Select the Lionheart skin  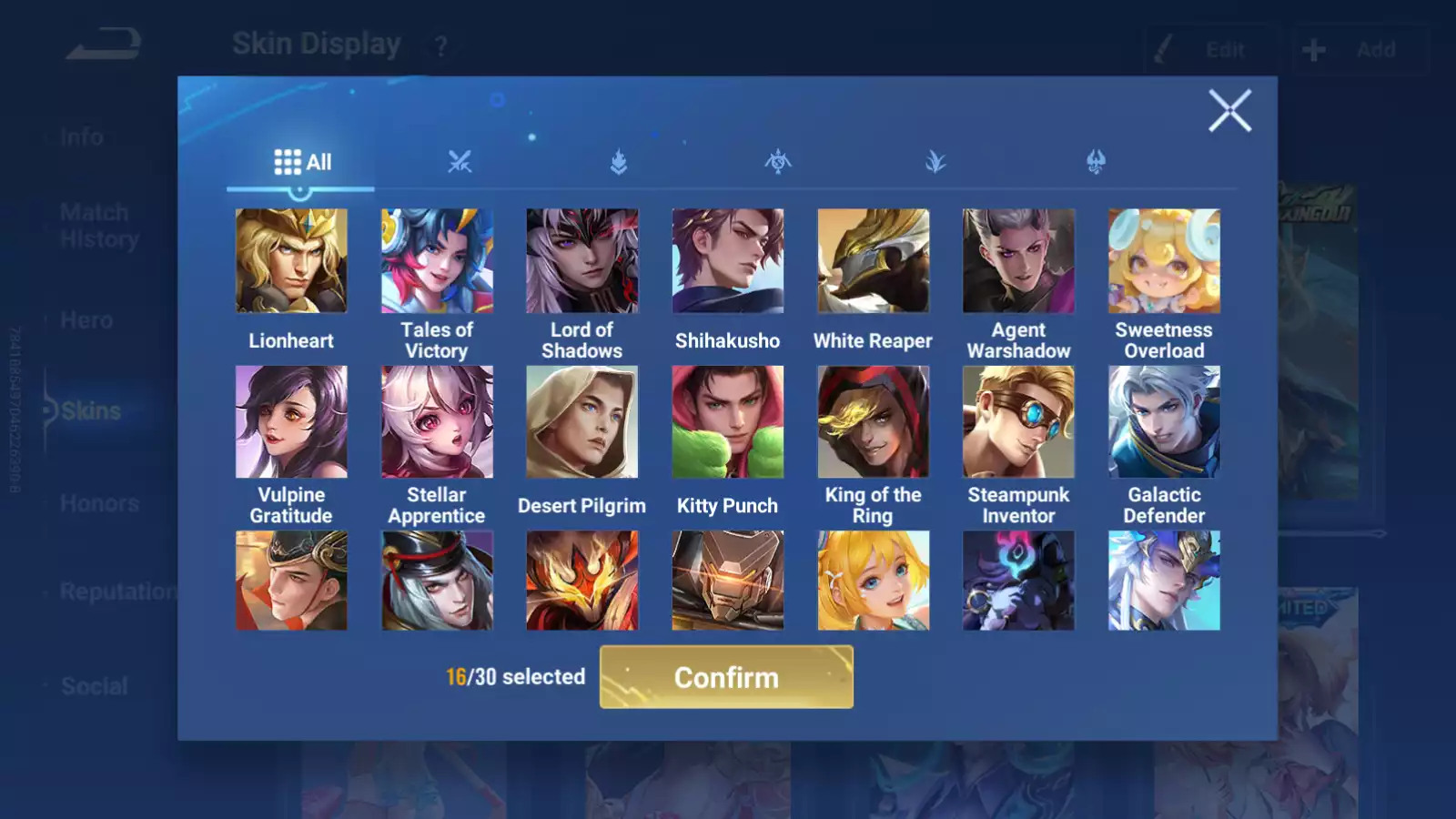pyautogui.click(x=291, y=261)
